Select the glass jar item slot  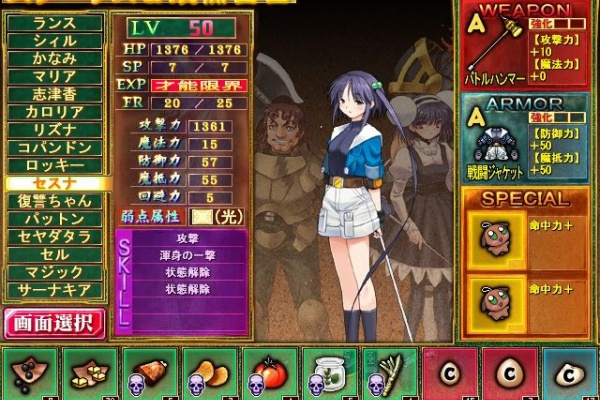(328, 373)
